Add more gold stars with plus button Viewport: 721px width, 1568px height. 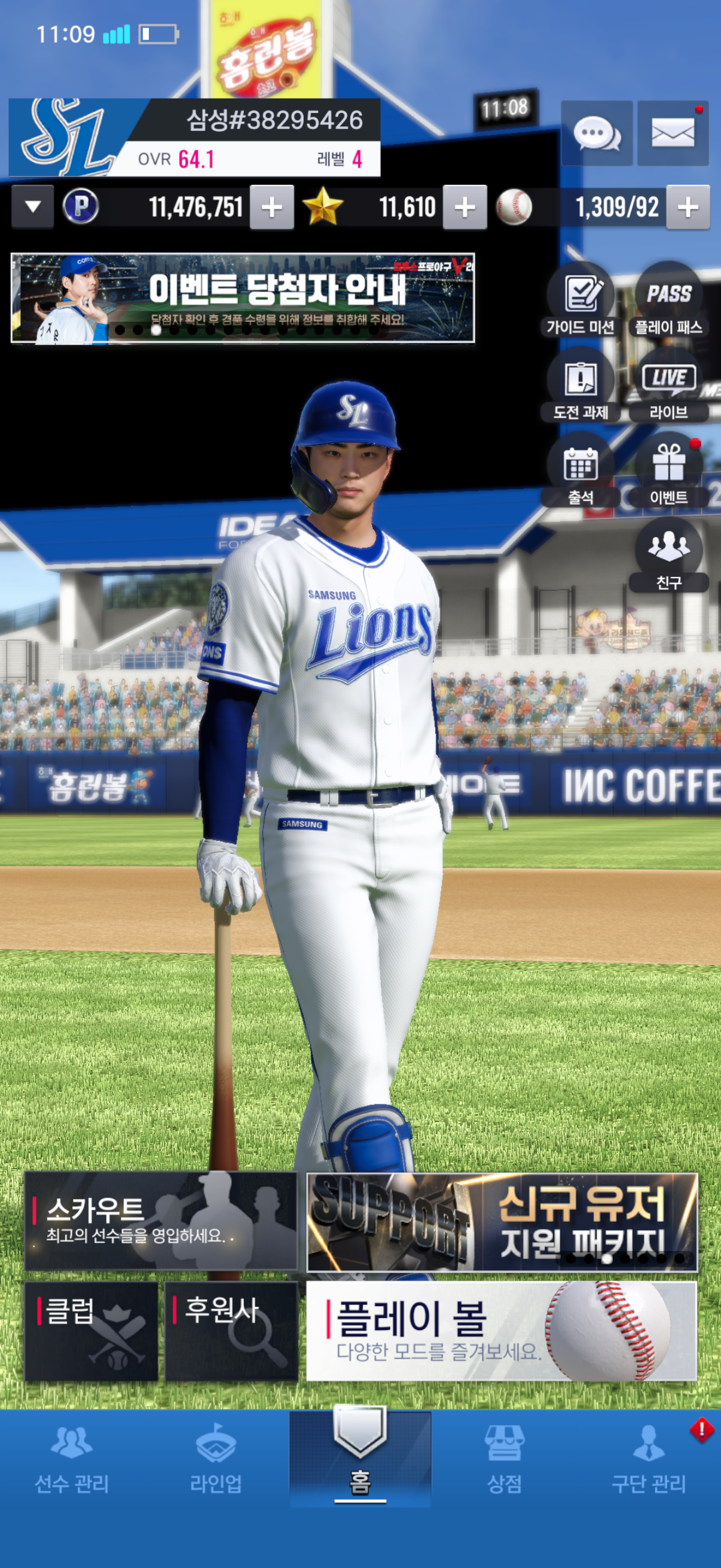[x=465, y=208]
